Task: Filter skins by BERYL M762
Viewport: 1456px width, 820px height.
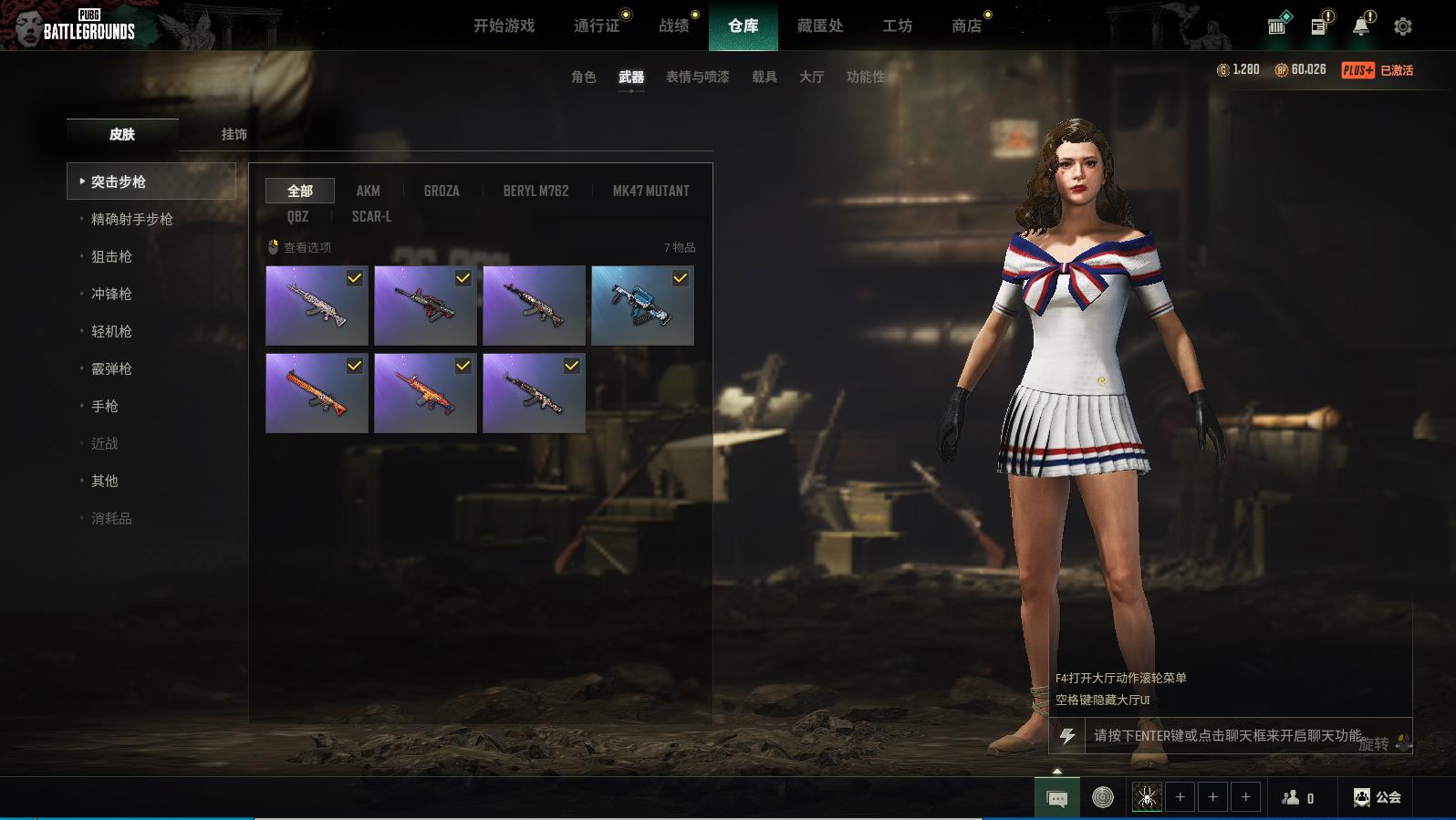Action: [536, 191]
